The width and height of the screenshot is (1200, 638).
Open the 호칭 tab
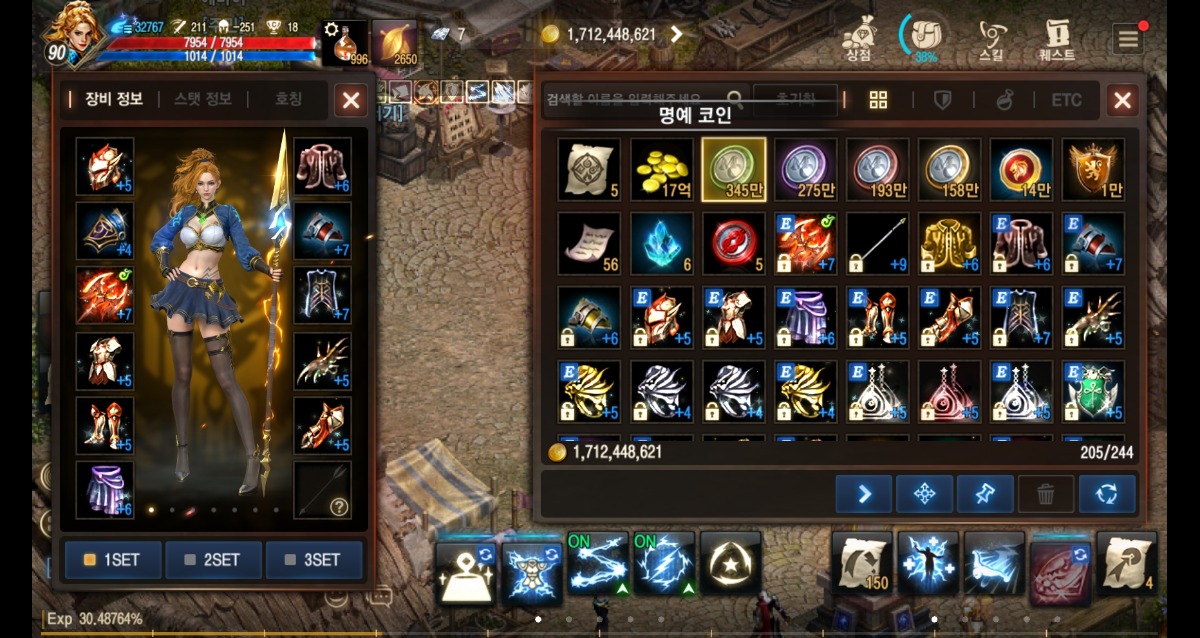288,99
